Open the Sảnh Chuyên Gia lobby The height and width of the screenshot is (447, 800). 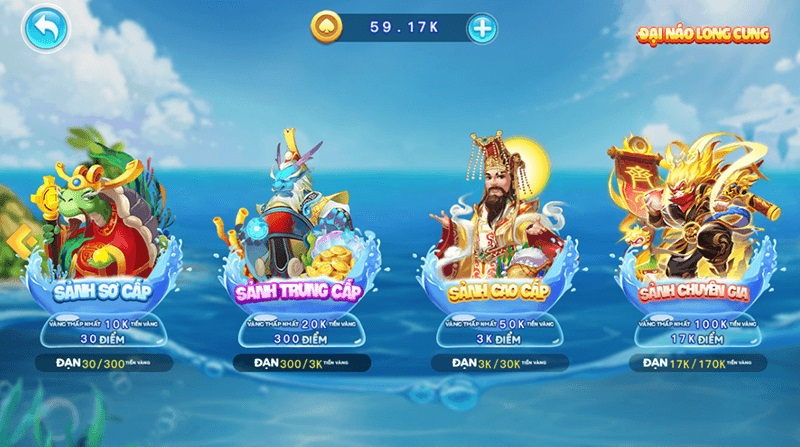click(x=690, y=262)
